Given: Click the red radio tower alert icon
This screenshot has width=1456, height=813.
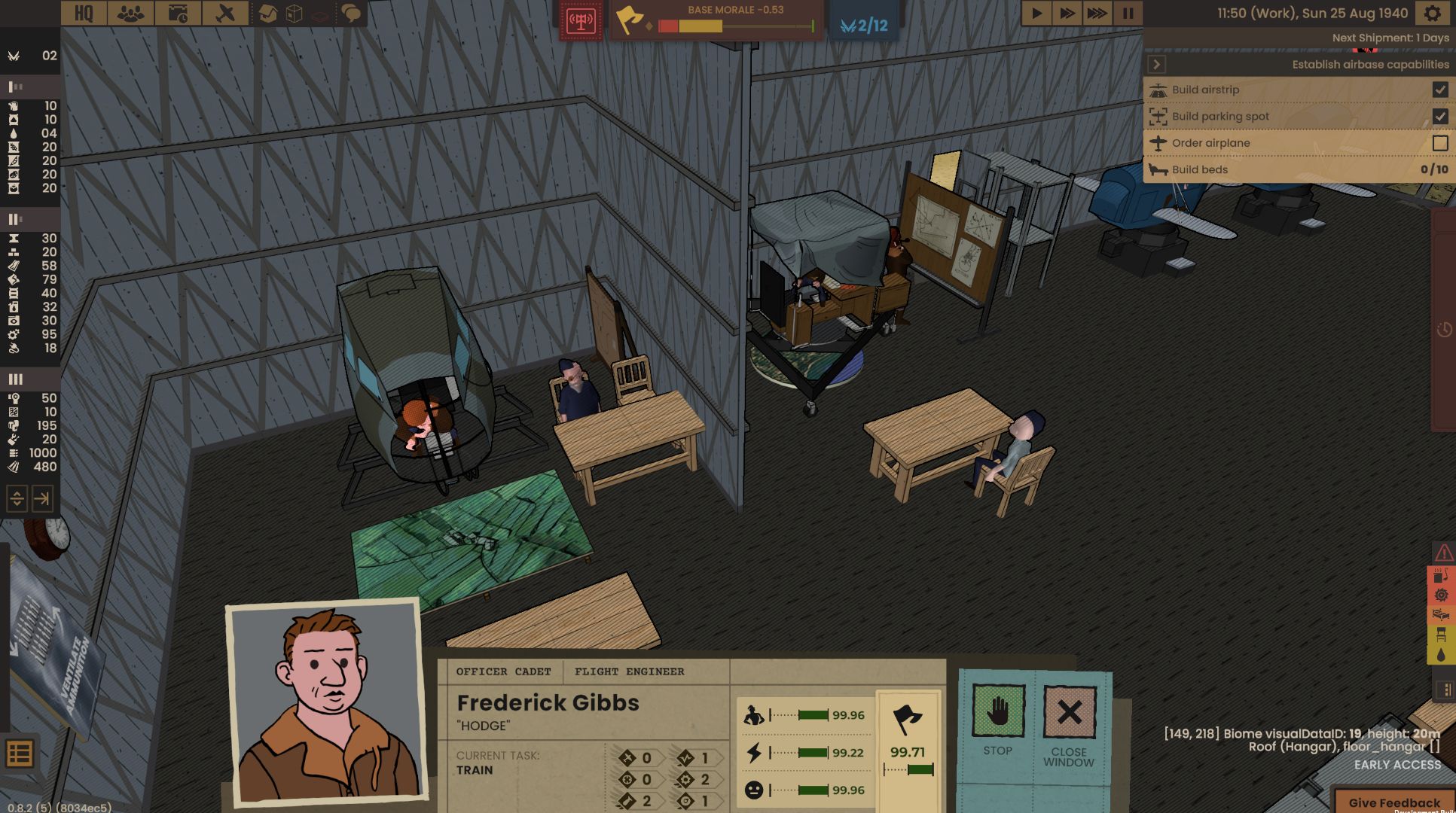Looking at the screenshot, I should [x=581, y=21].
